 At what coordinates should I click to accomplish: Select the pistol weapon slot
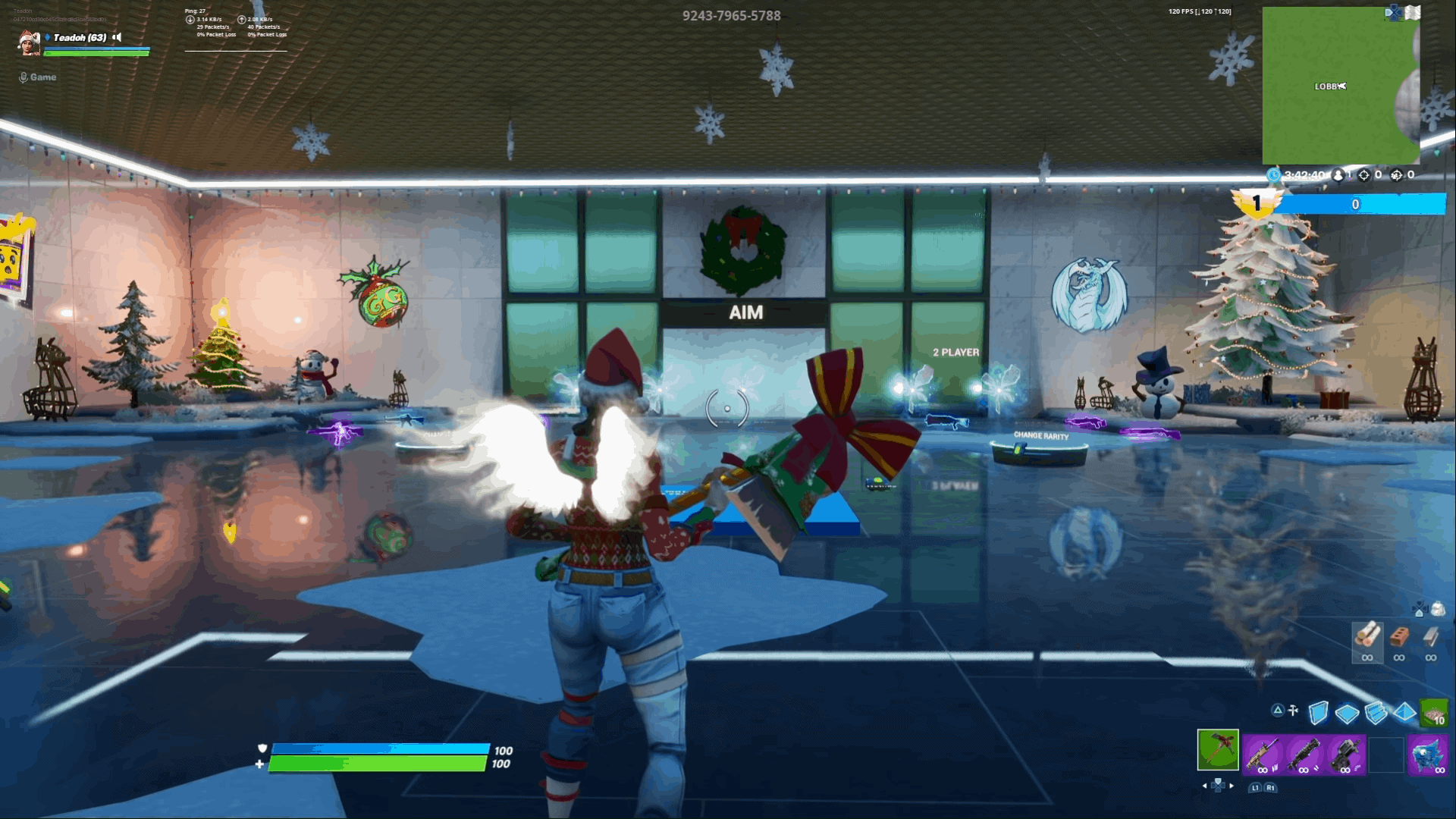pos(1345,755)
